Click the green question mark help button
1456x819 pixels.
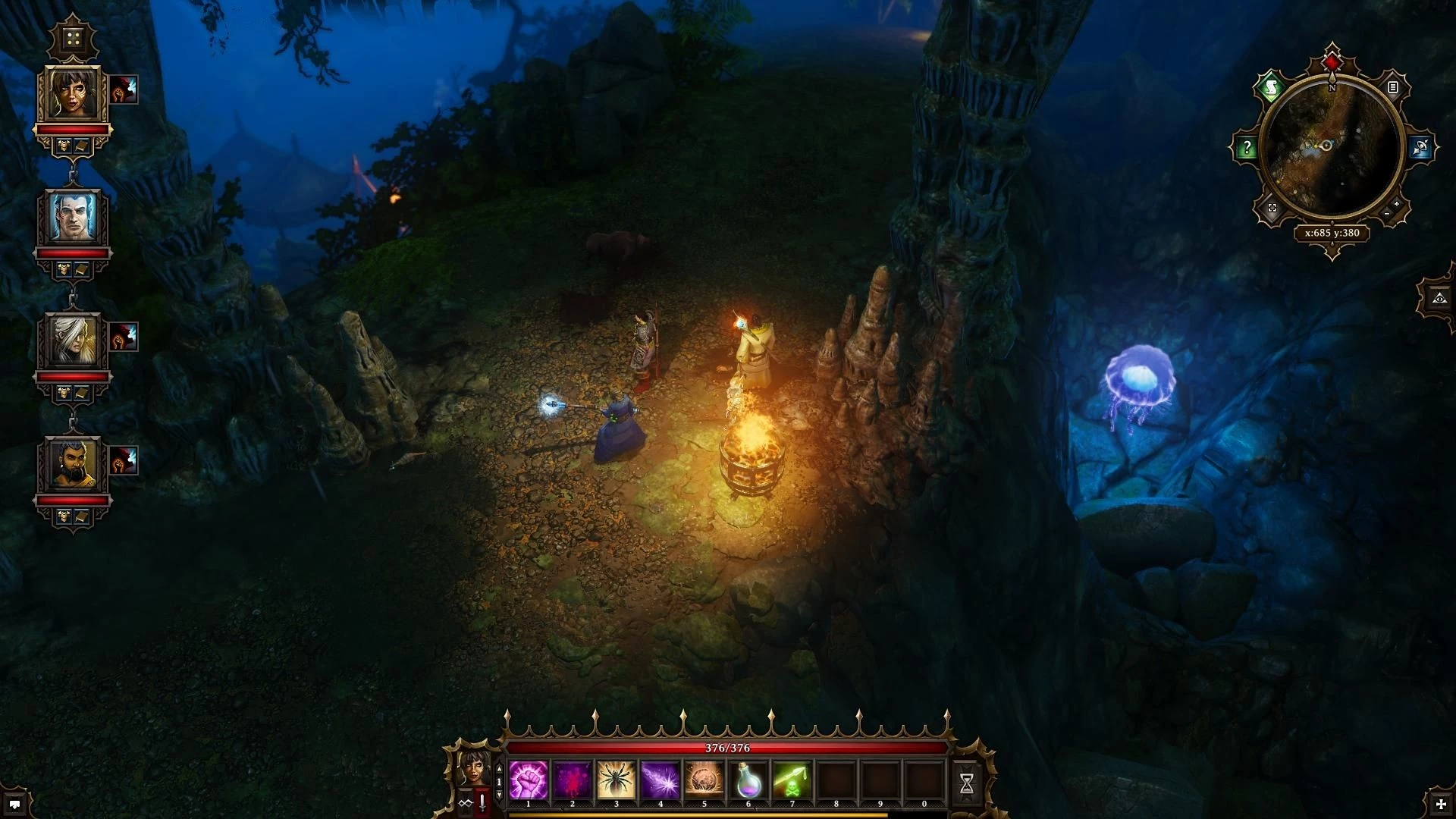coord(1247,148)
